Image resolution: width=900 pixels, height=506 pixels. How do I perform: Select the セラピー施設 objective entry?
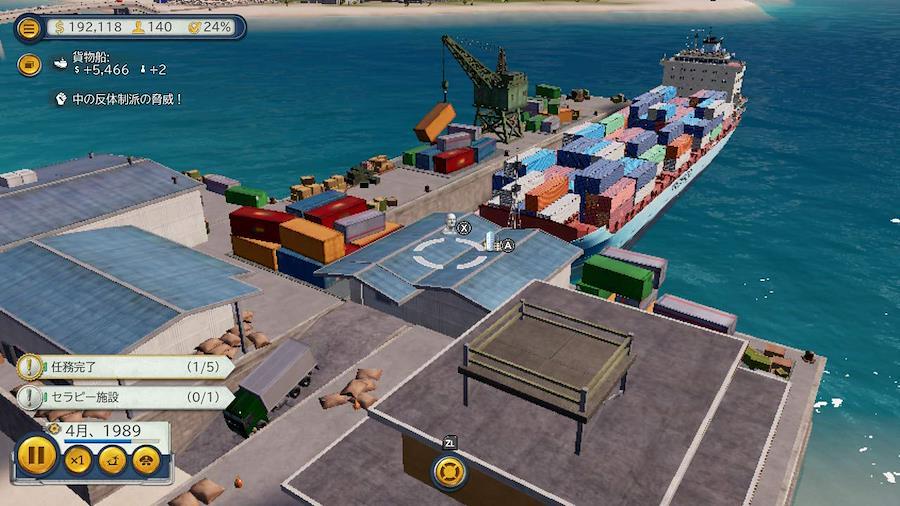pos(125,398)
